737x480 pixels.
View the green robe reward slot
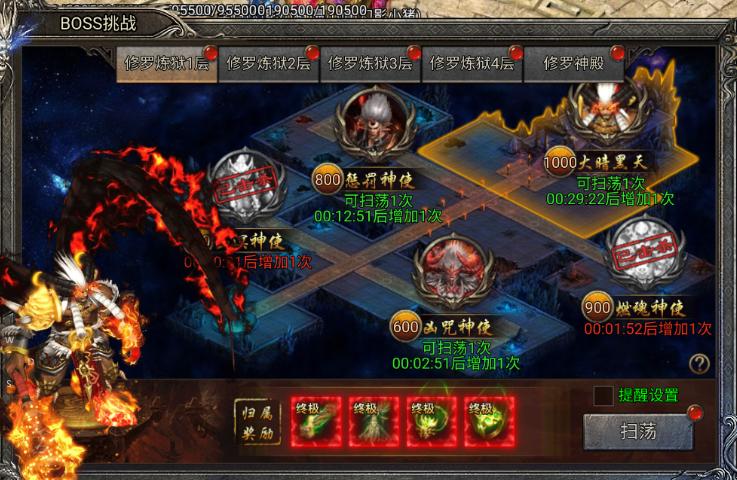coord(374,423)
